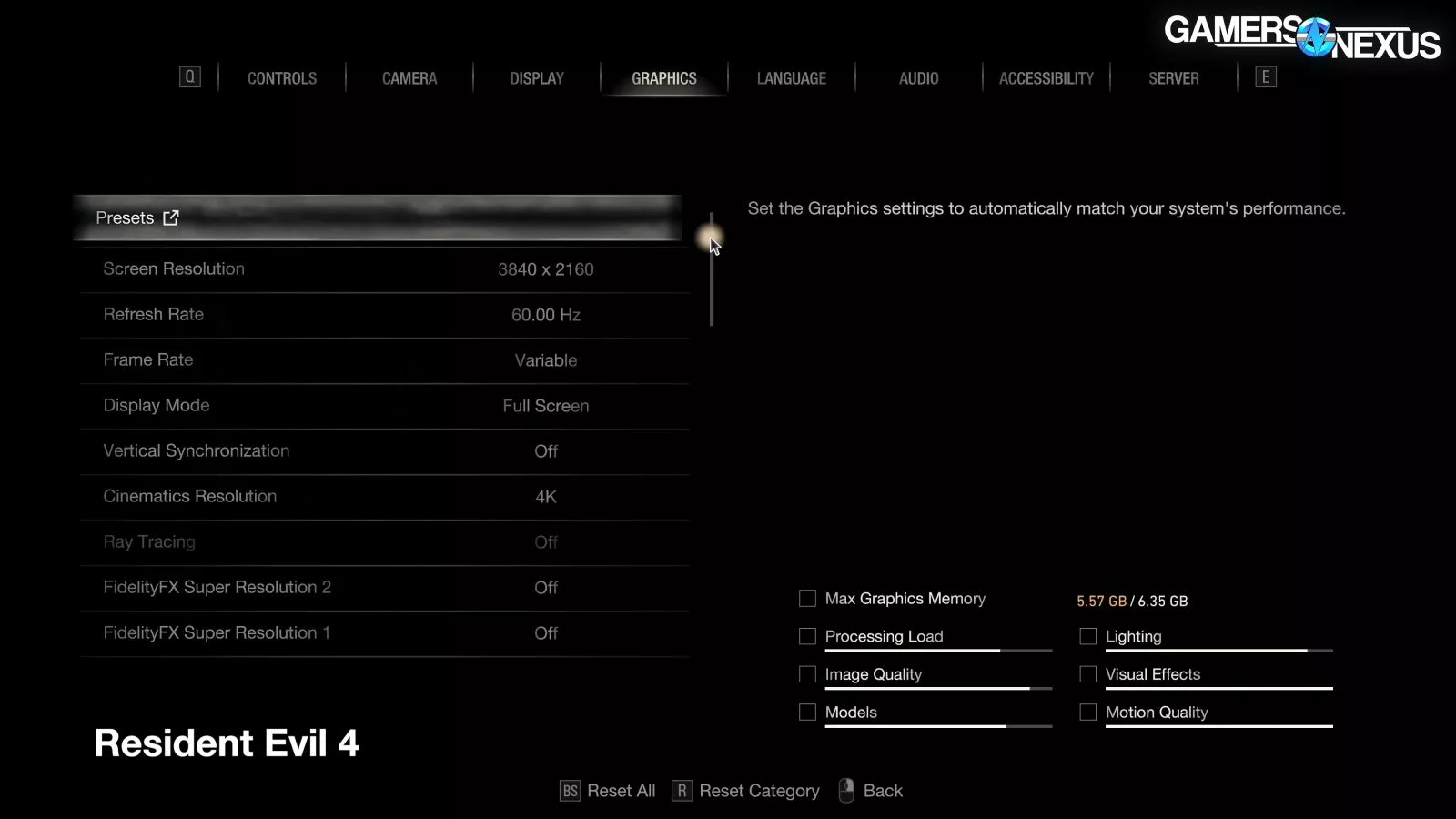1456x819 pixels.
Task: Select the Display tab
Action: 537,78
